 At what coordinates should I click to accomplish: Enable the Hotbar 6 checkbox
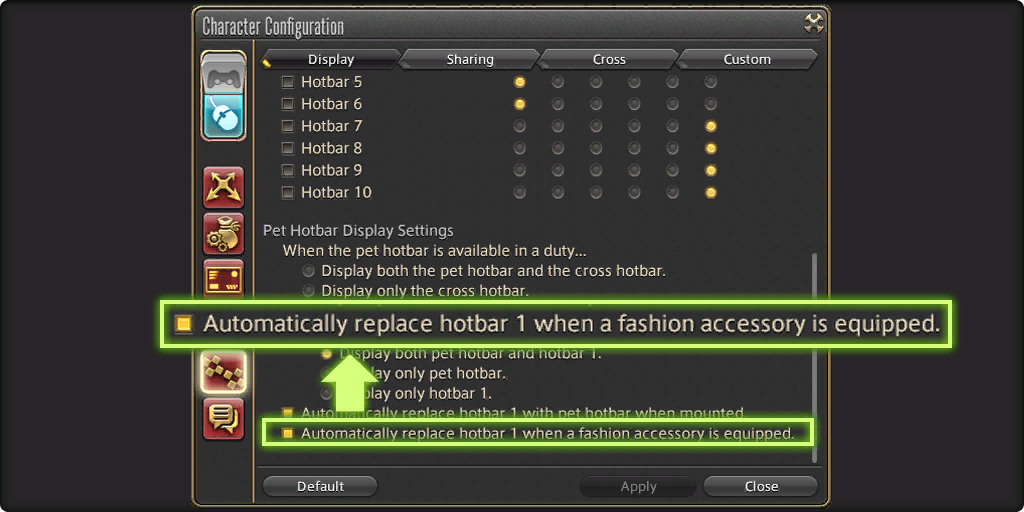pyautogui.click(x=288, y=104)
